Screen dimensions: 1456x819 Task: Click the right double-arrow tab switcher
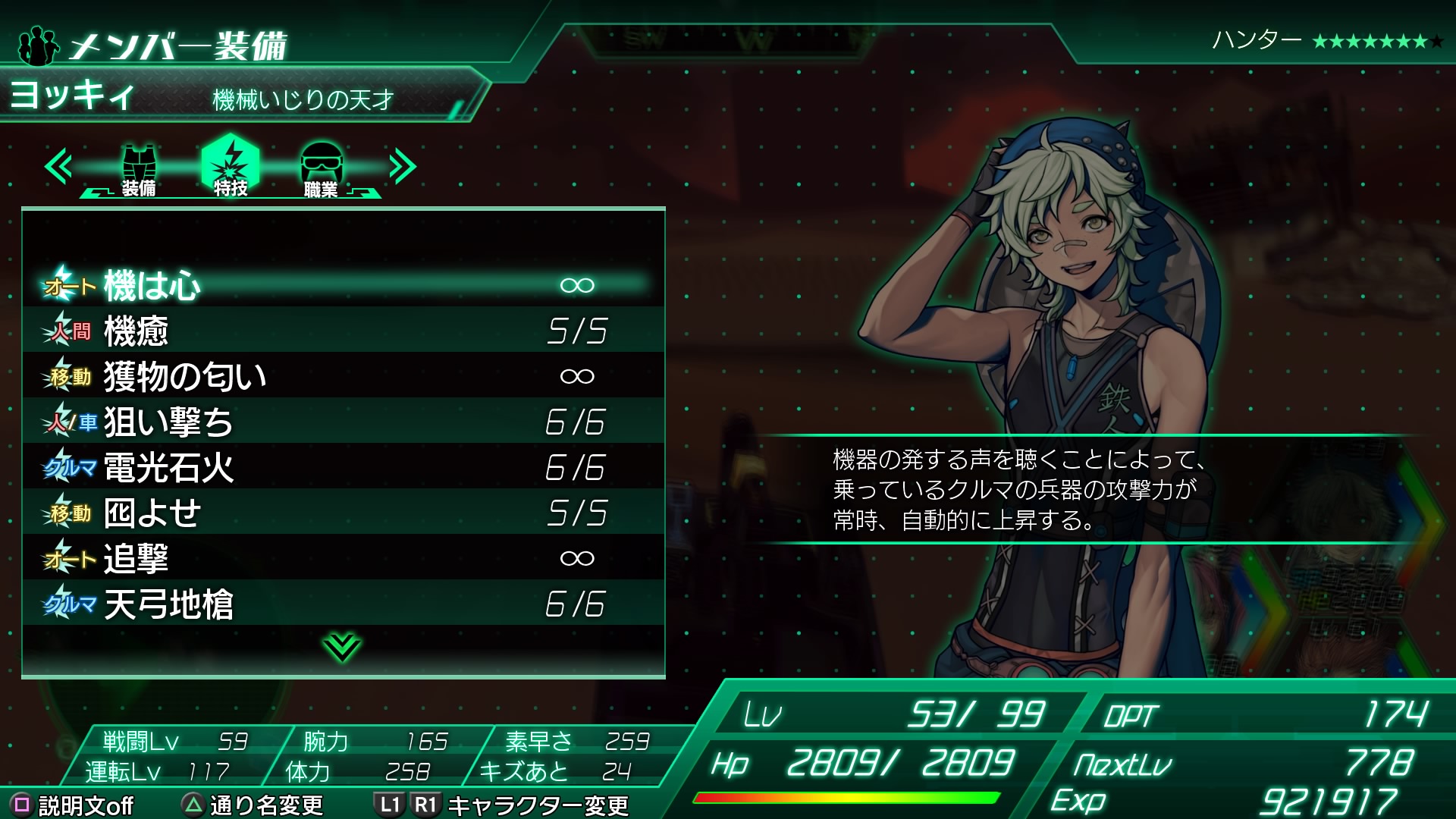(x=403, y=167)
